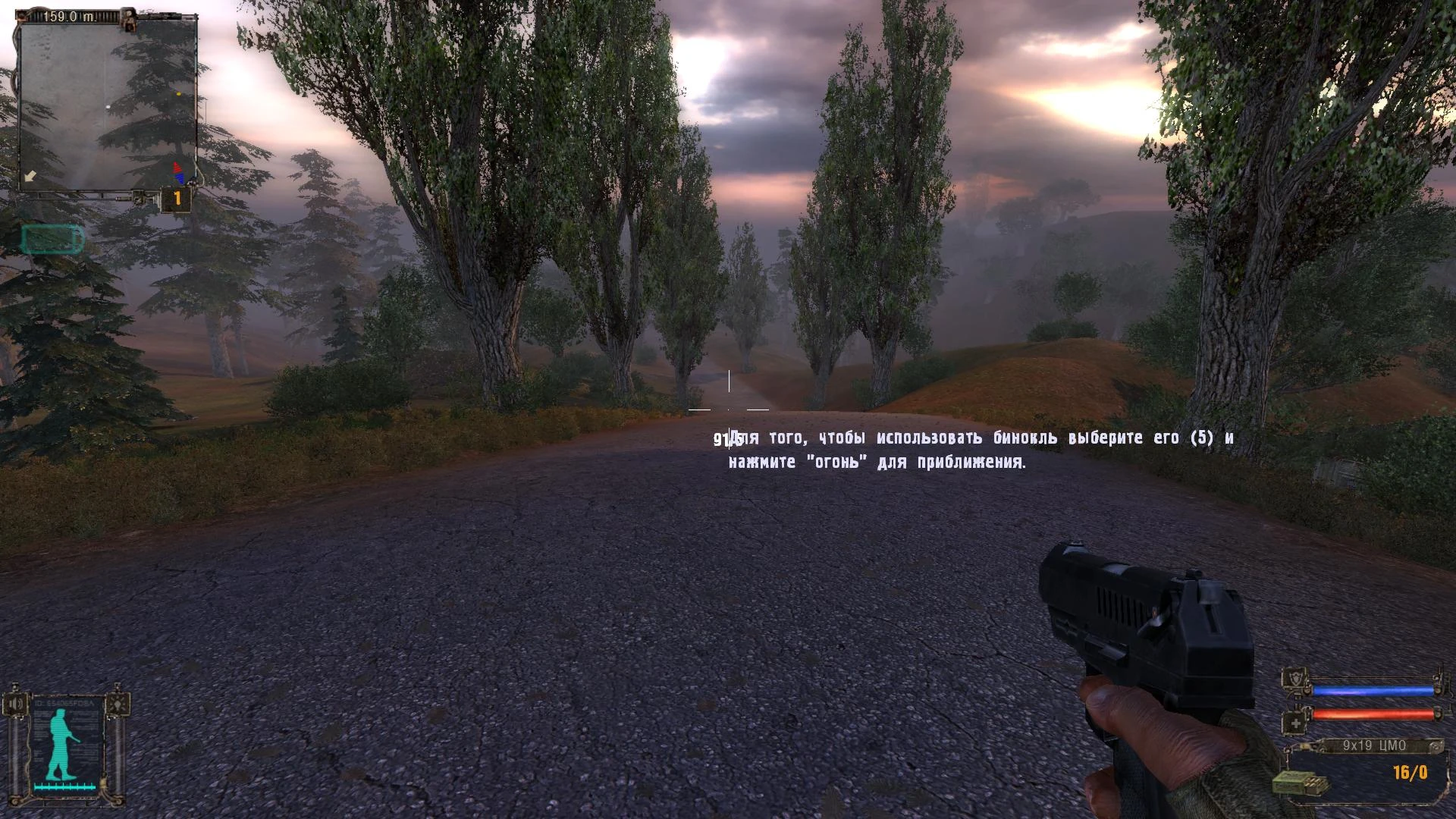Viewport: 1456px width, 819px height.
Task: Open the quick slot numbered 1
Action: pos(177,197)
